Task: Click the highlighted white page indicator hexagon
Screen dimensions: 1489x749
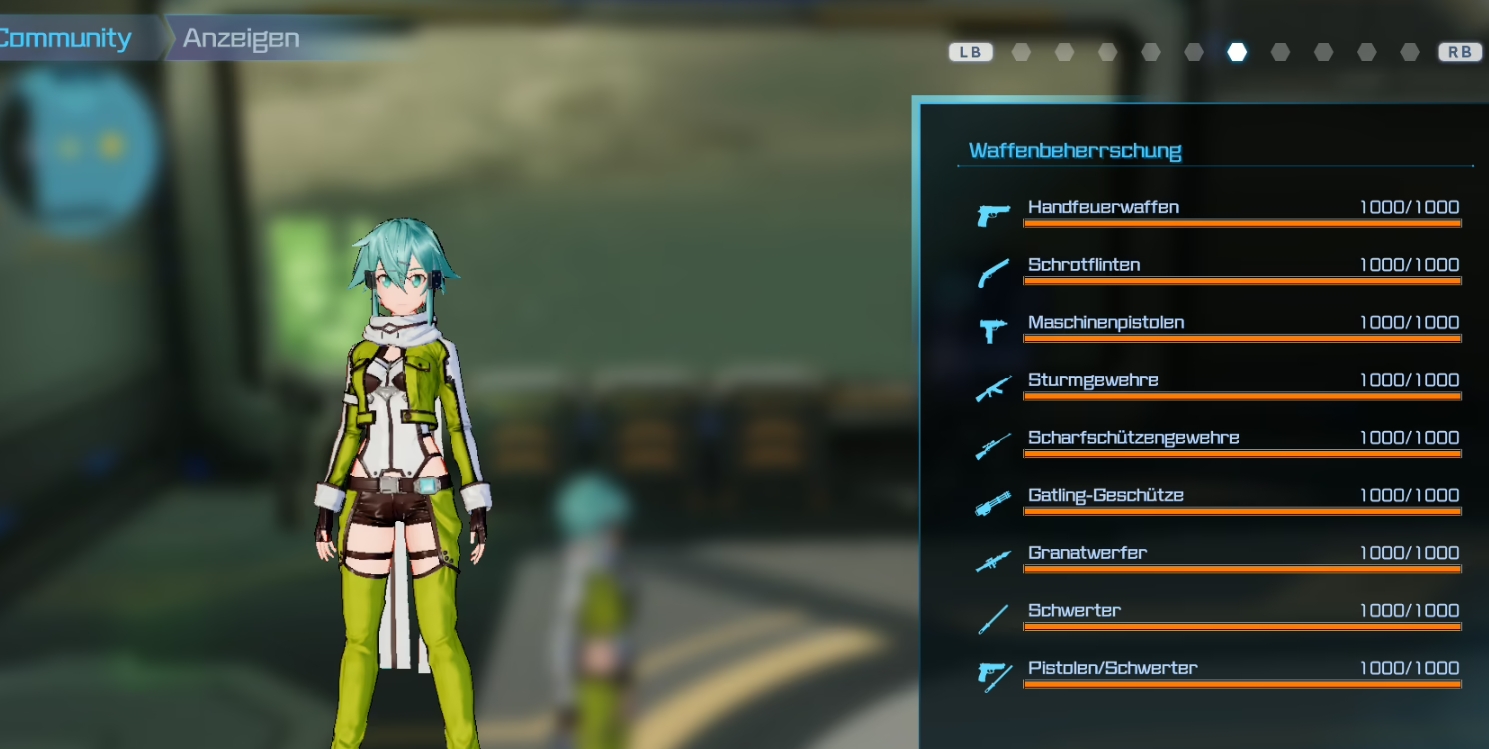Action: (x=1237, y=52)
